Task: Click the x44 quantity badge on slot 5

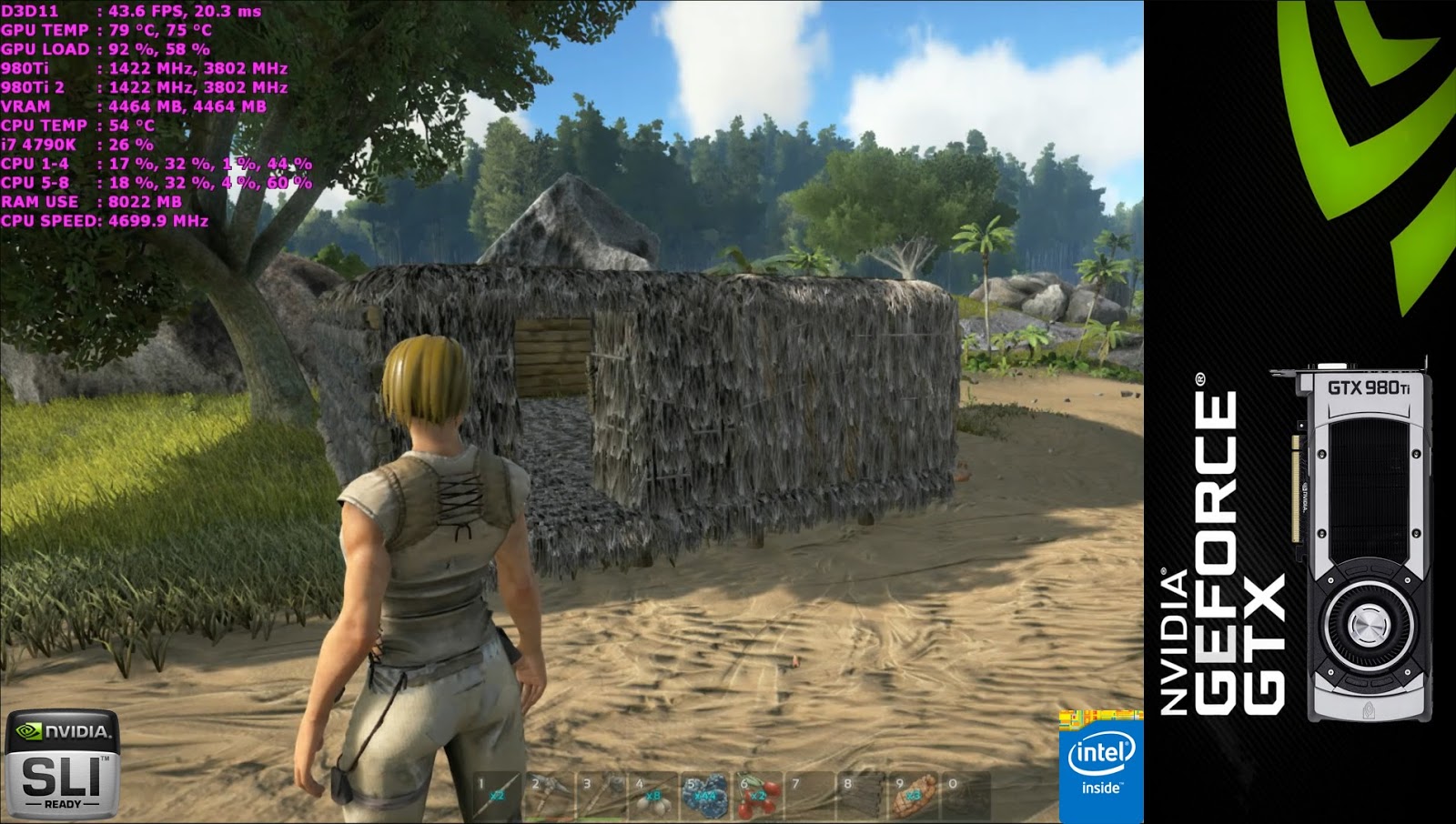Action: point(706,796)
